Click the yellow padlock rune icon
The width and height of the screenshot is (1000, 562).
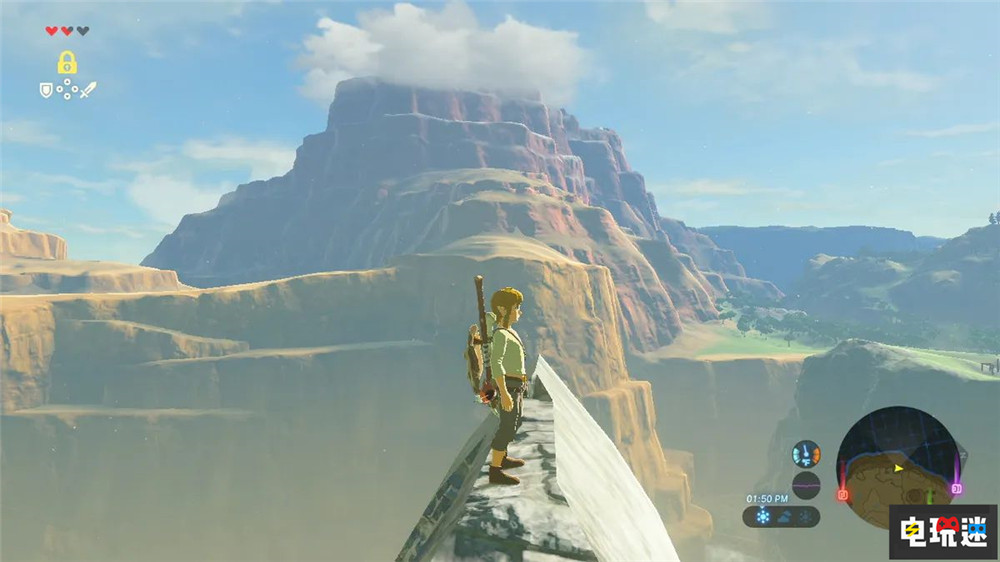pos(67,63)
